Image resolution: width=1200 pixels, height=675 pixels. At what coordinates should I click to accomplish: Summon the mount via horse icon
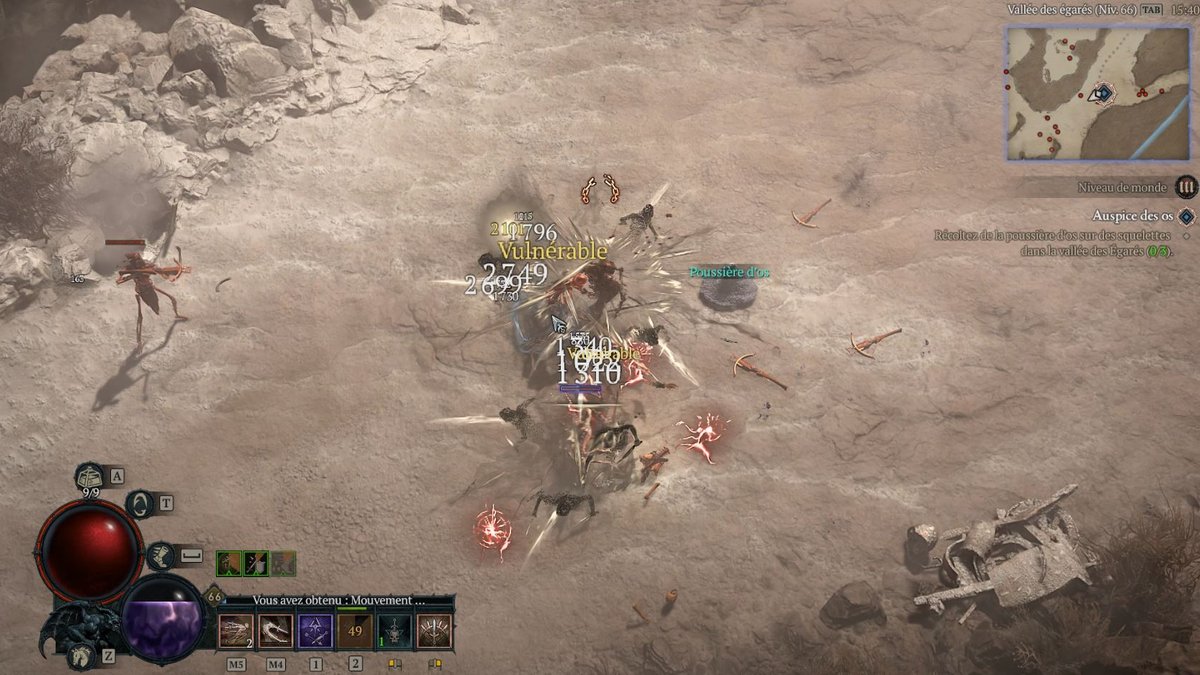pos(80,655)
